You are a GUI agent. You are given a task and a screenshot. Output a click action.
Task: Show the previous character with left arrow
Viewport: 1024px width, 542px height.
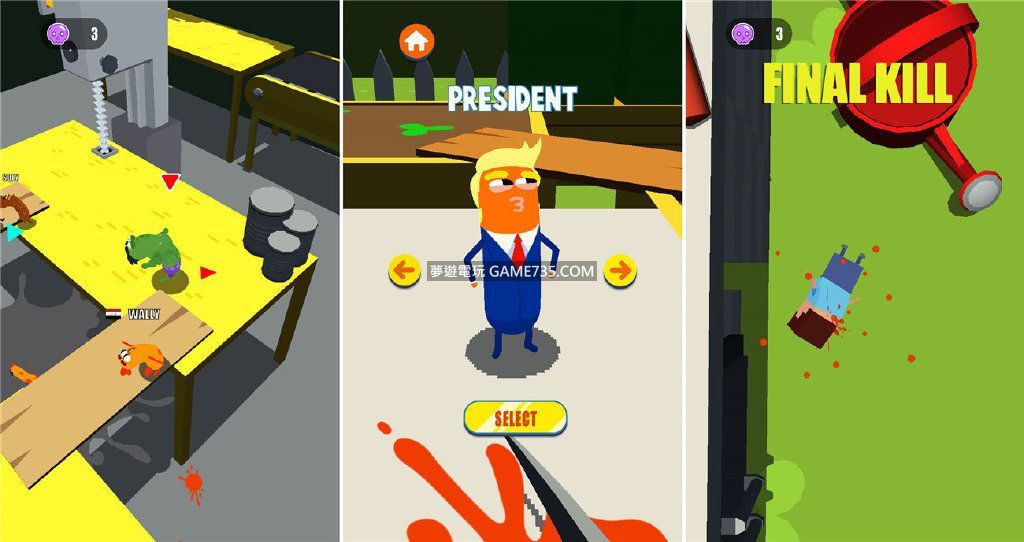click(x=404, y=270)
